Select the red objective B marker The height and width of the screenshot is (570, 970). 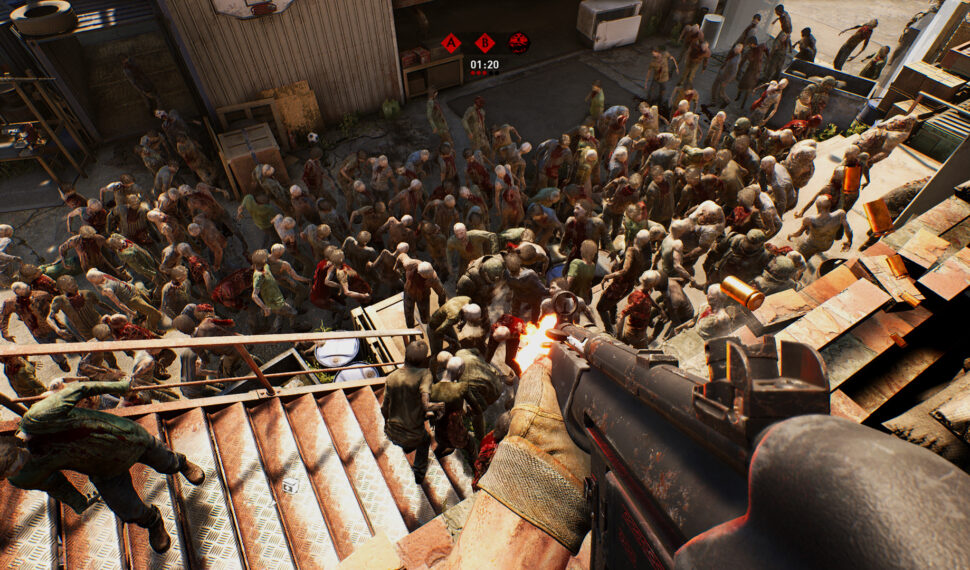(484, 43)
